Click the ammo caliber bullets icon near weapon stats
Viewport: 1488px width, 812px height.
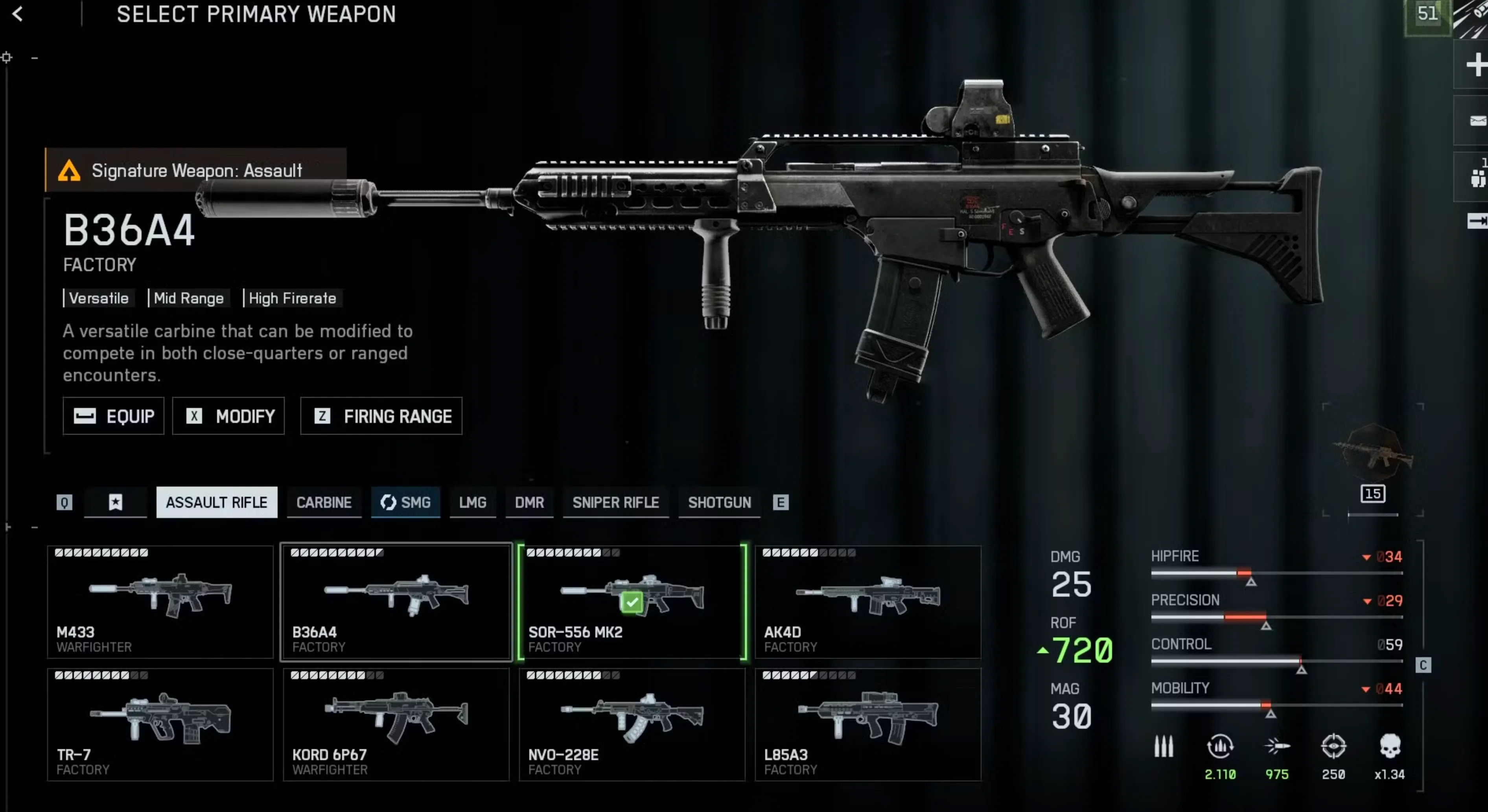click(1163, 746)
